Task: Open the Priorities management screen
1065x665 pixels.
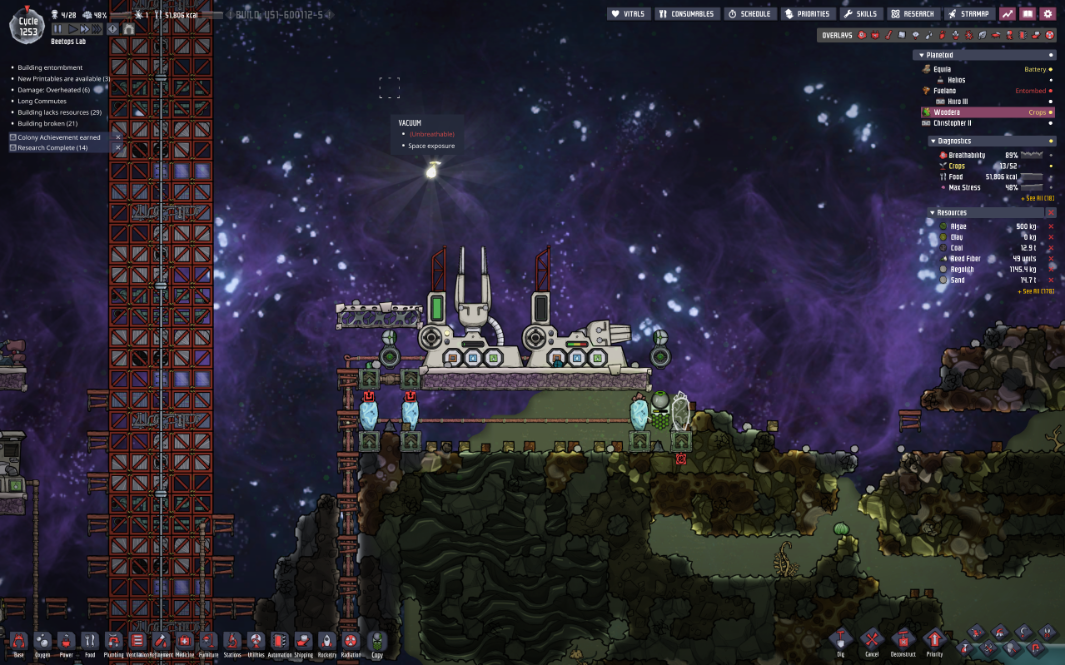Action: pyautogui.click(x=808, y=14)
